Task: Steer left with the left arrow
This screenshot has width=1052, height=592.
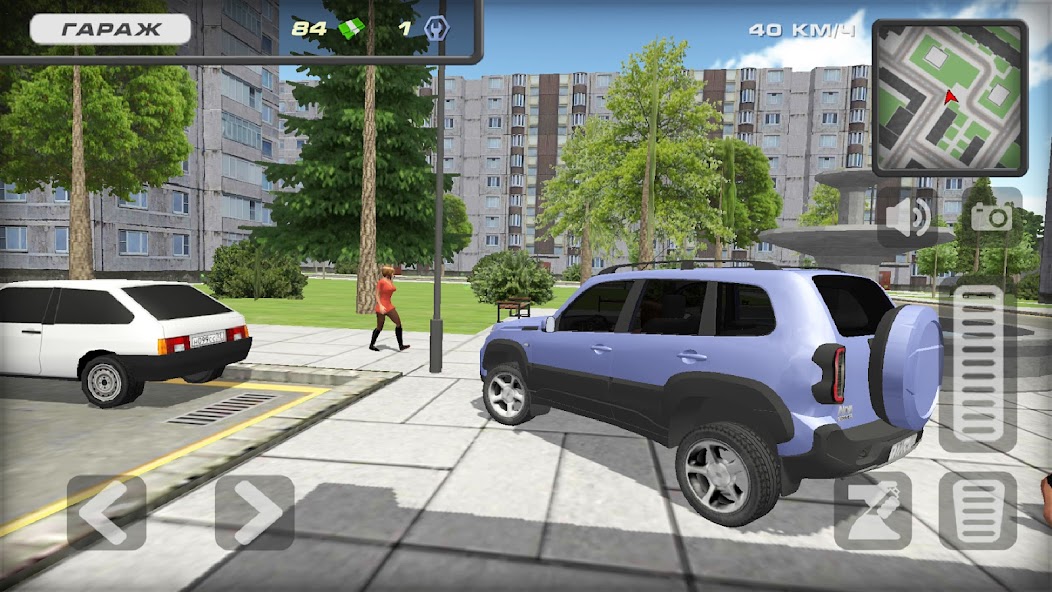Action: (x=106, y=512)
